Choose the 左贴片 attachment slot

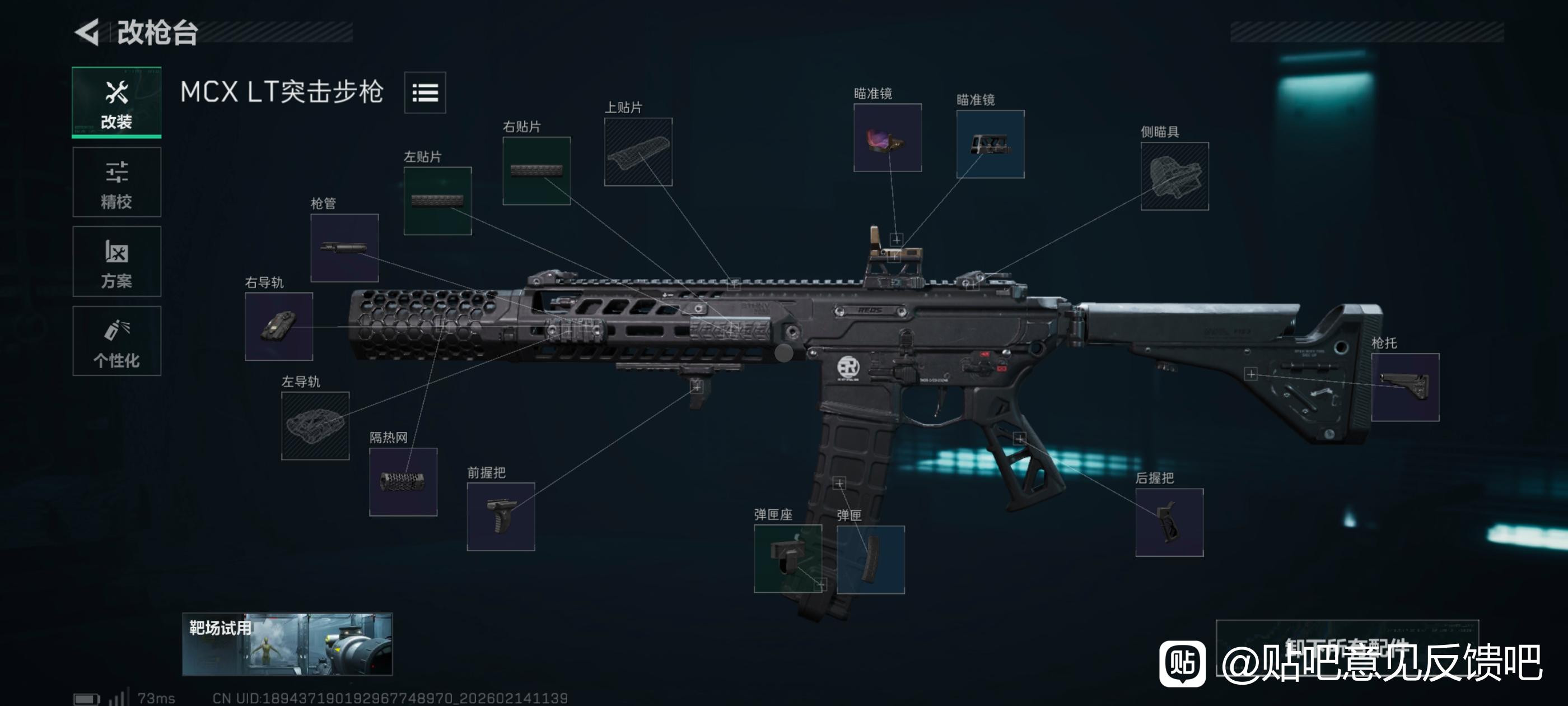click(437, 201)
